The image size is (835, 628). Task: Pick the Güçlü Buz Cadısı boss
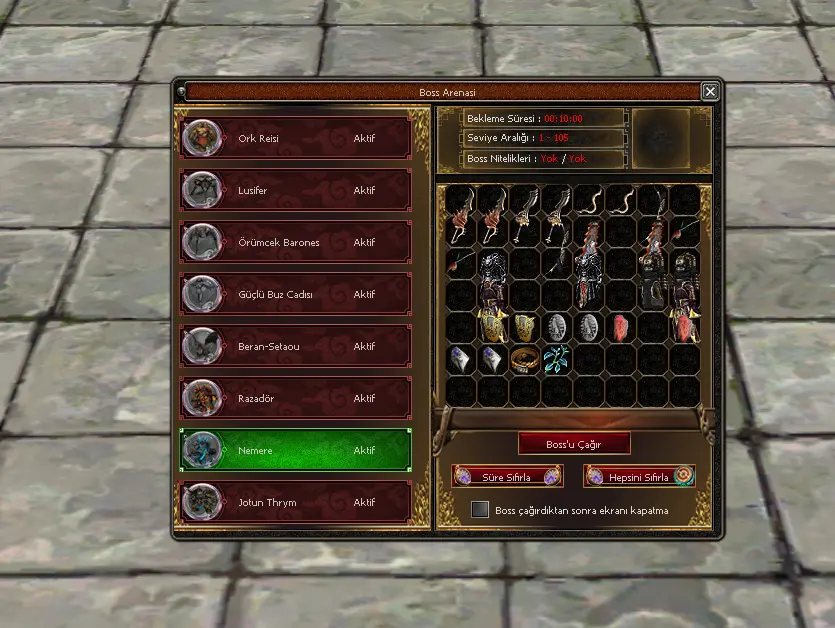point(296,294)
